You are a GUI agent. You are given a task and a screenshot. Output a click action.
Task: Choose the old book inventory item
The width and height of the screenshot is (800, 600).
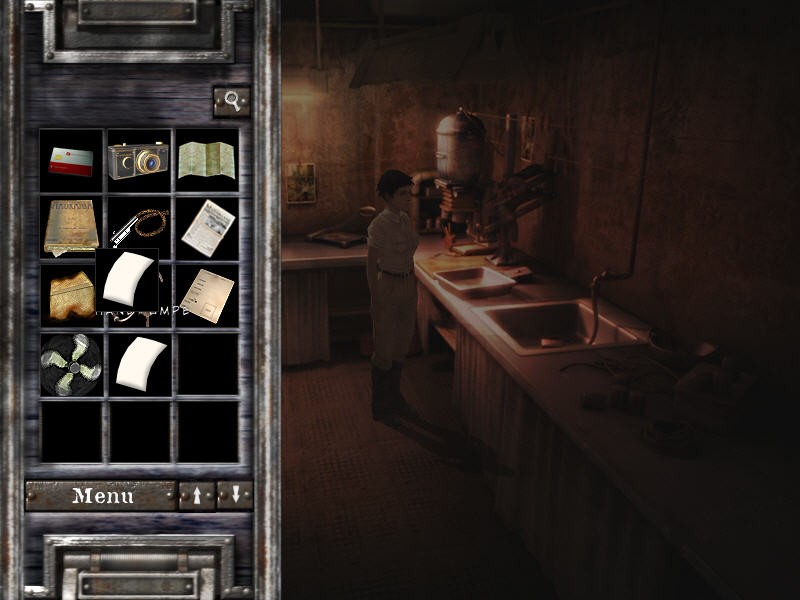[71, 227]
